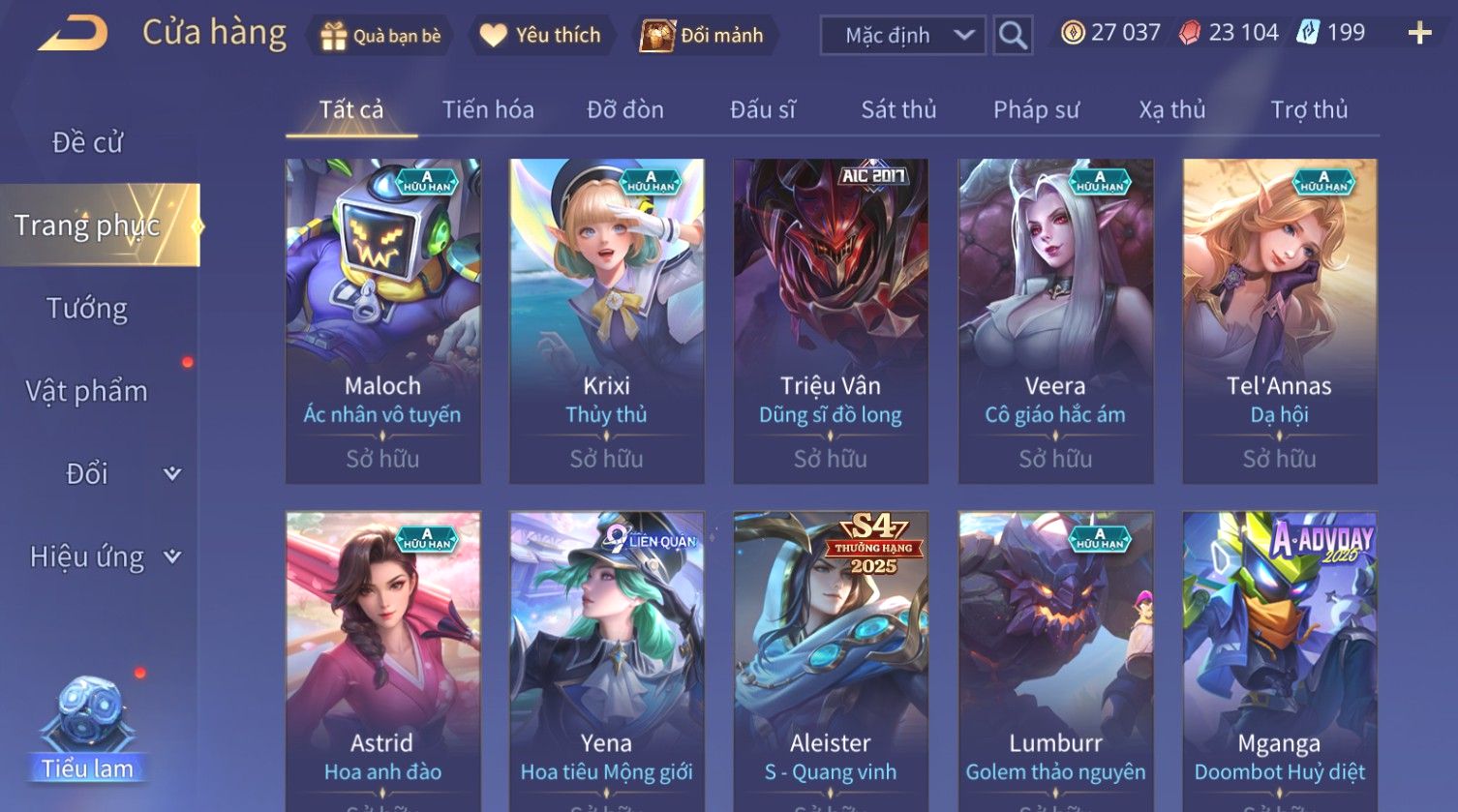Switch to the Tiến hóa tab
The height and width of the screenshot is (812, 1458).
pyautogui.click(x=488, y=109)
